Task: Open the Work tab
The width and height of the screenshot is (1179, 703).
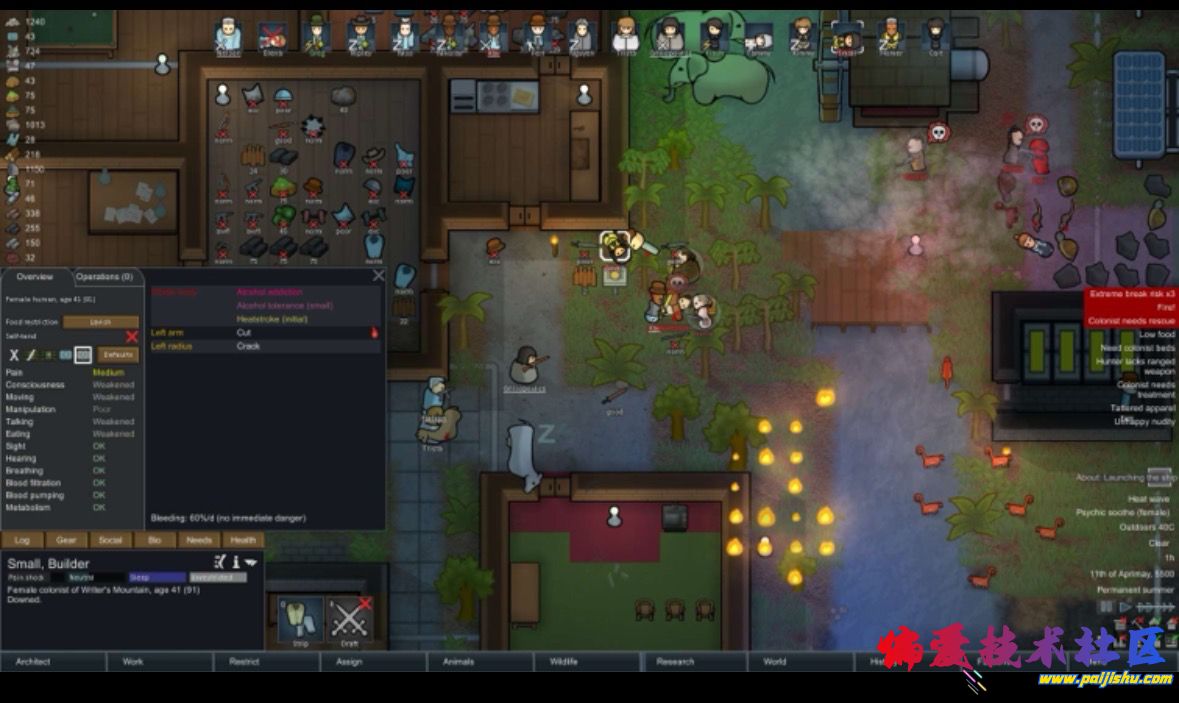Action: click(133, 661)
